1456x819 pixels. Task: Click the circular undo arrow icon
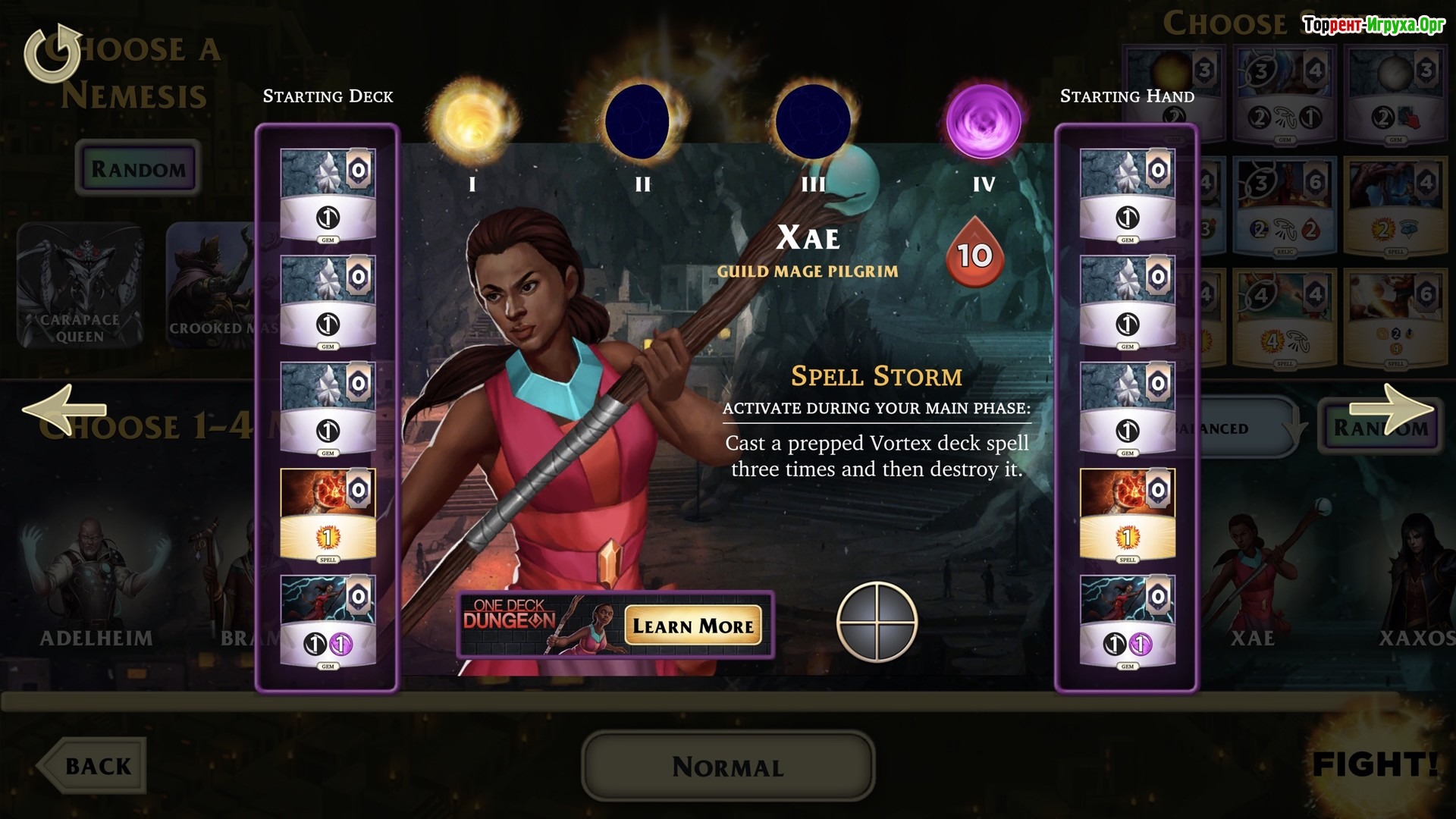[53, 53]
